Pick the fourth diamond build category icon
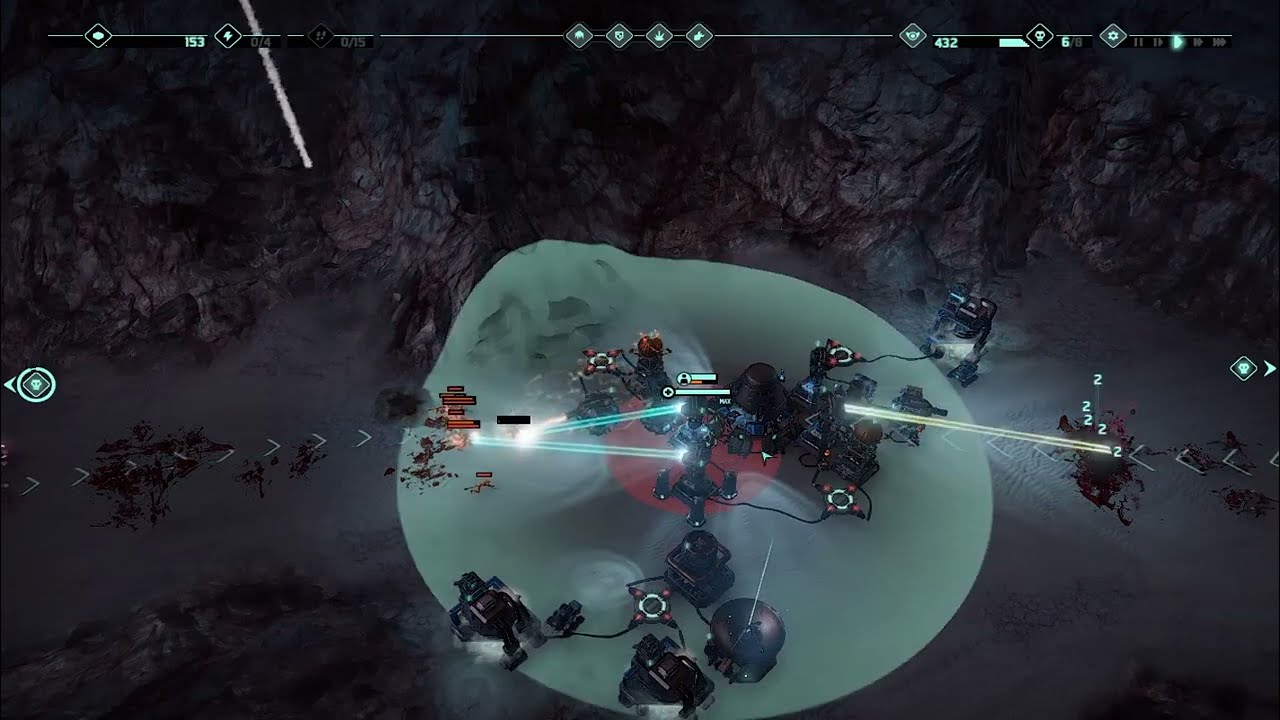1280x720 pixels. click(x=700, y=37)
